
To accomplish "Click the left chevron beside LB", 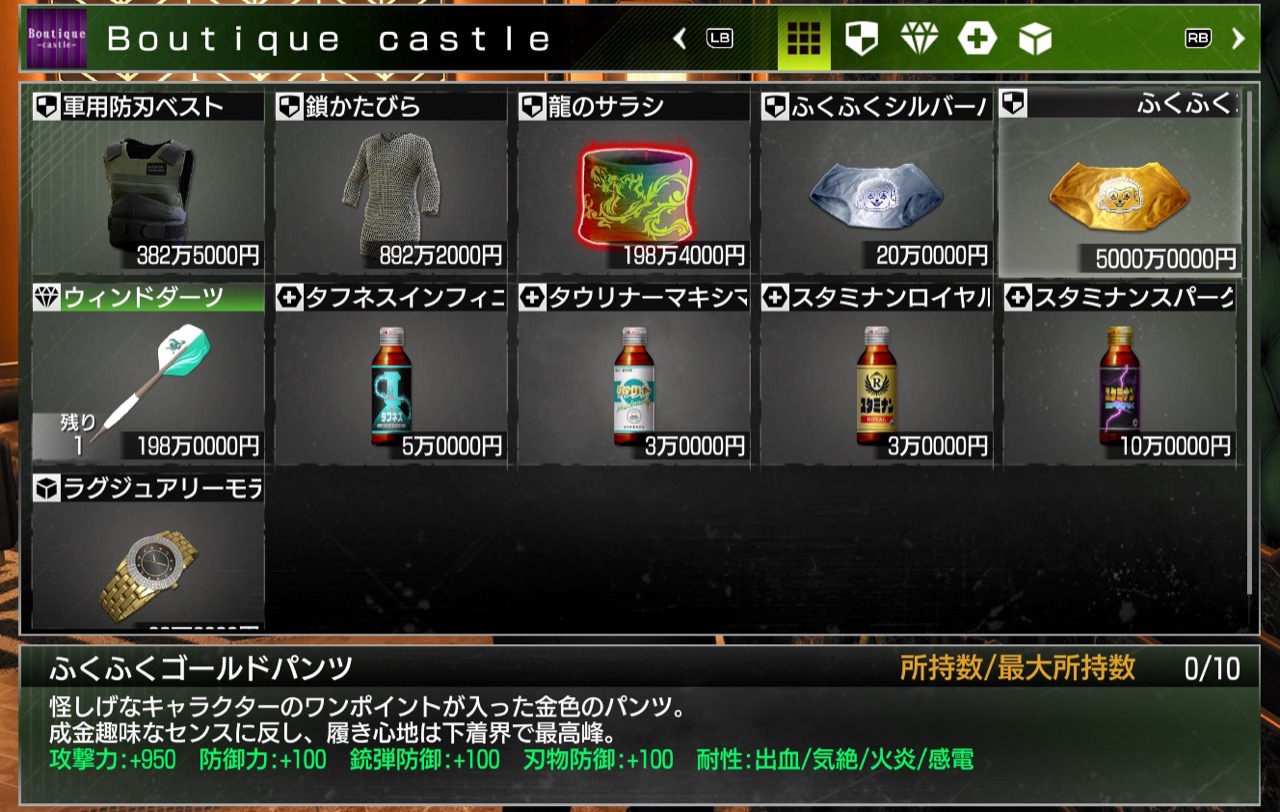I will point(678,36).
